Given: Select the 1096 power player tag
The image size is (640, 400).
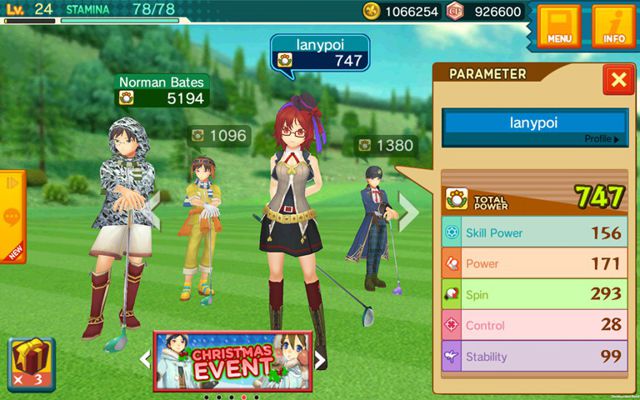Looking at the screenshot, I should tap(220, 135).
